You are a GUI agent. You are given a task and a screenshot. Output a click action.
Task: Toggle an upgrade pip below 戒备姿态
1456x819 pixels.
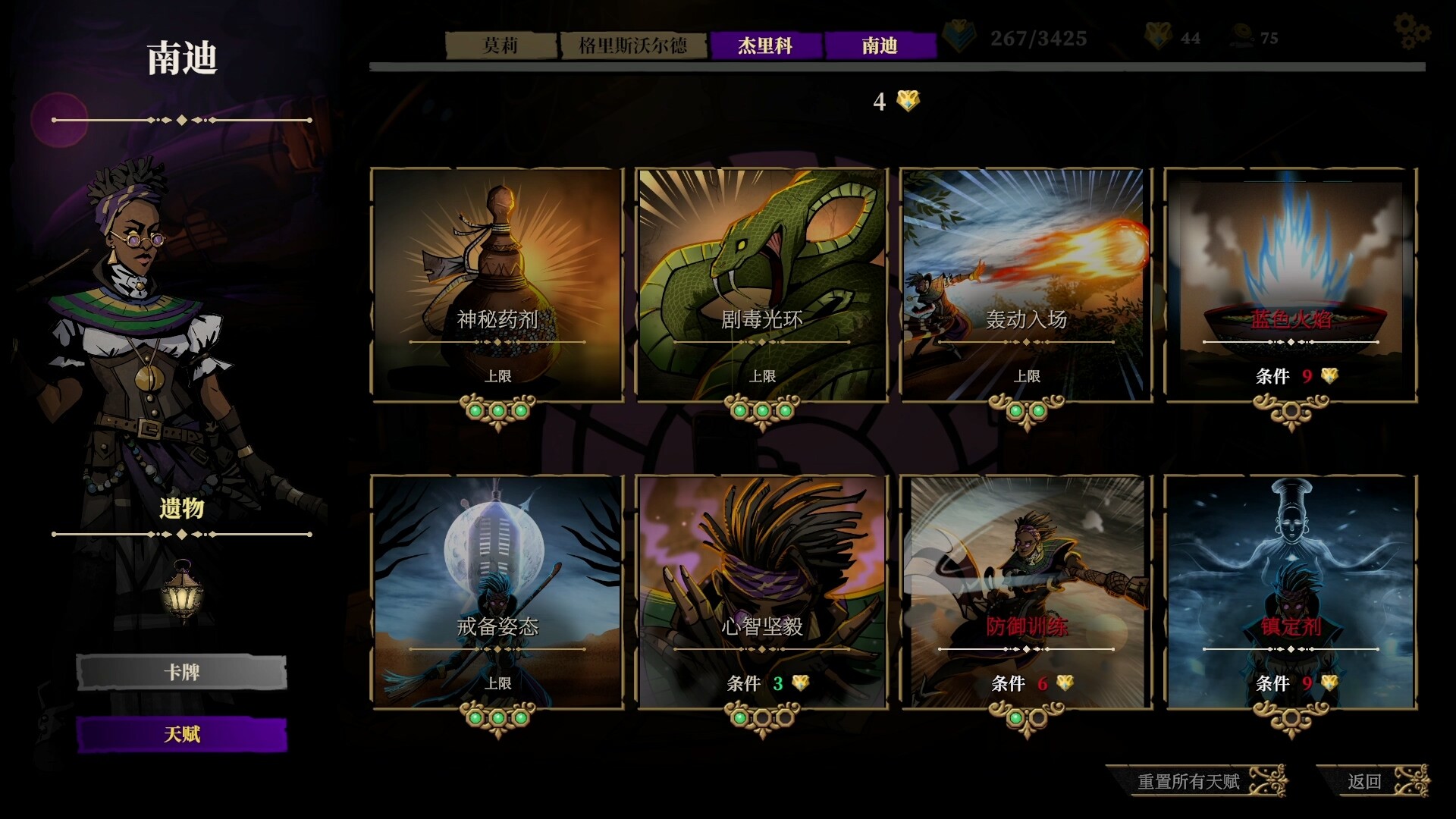pyautogui.click(x=495, y=716)
